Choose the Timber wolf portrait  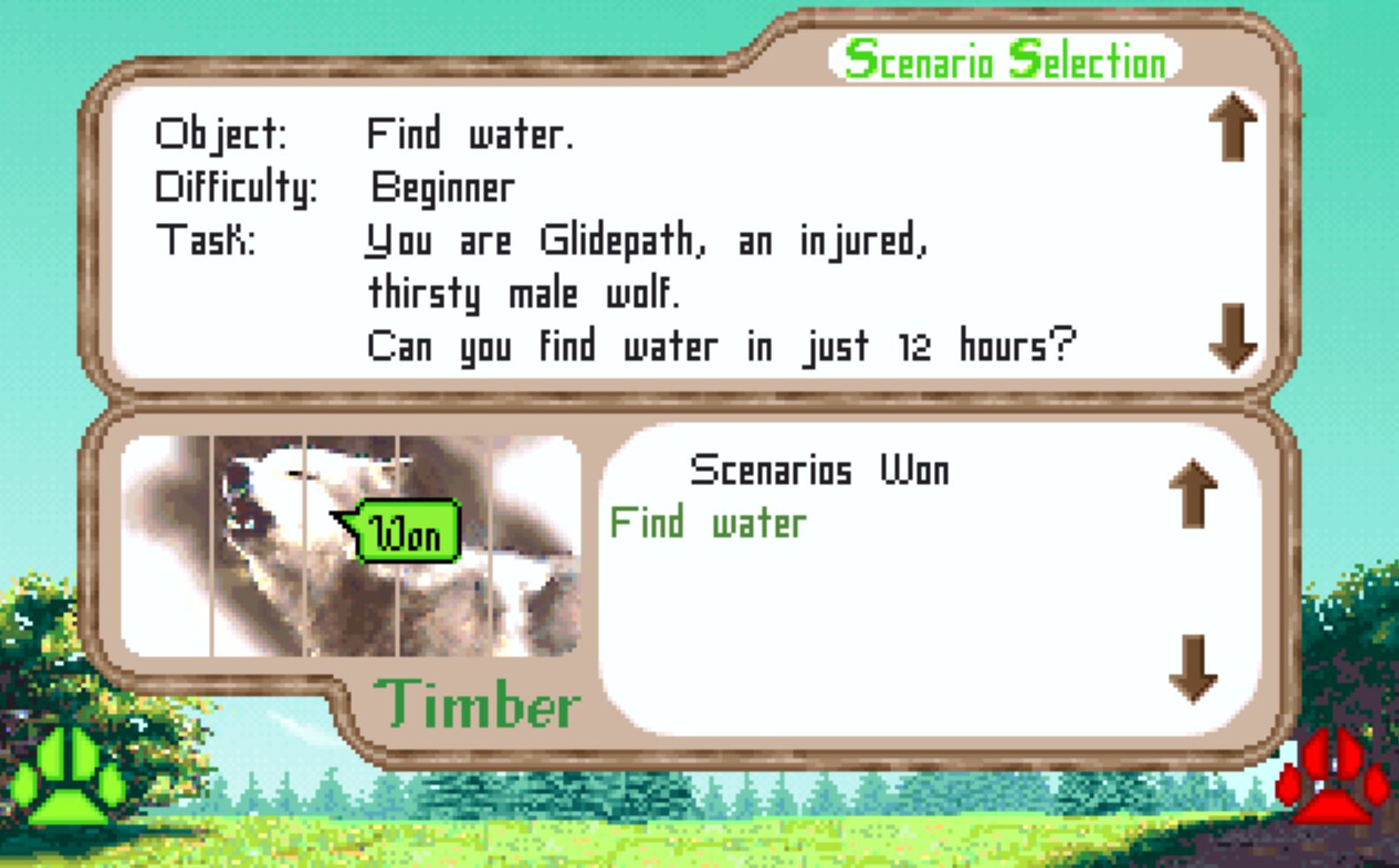(x=351, y=545)
